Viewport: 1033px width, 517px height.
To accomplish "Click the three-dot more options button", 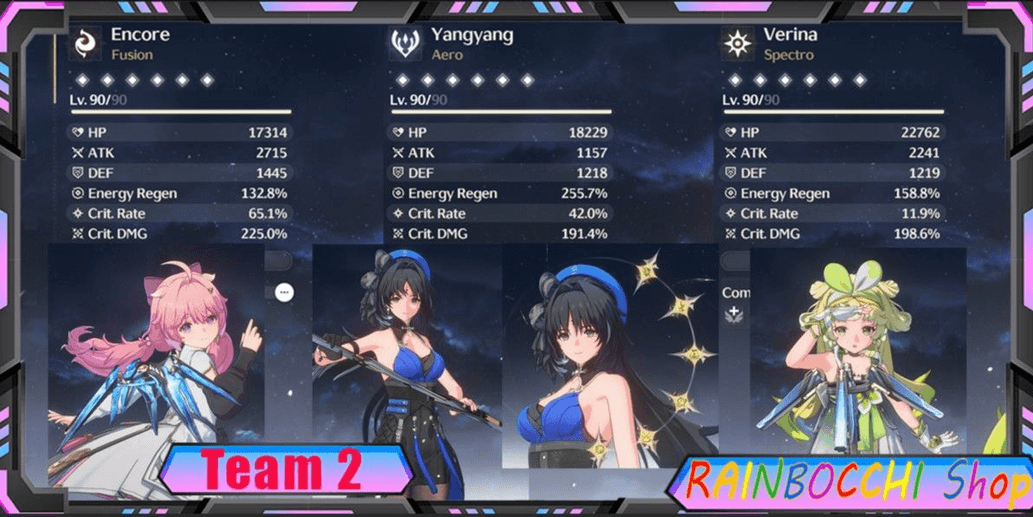I will (x=284, y=293).
